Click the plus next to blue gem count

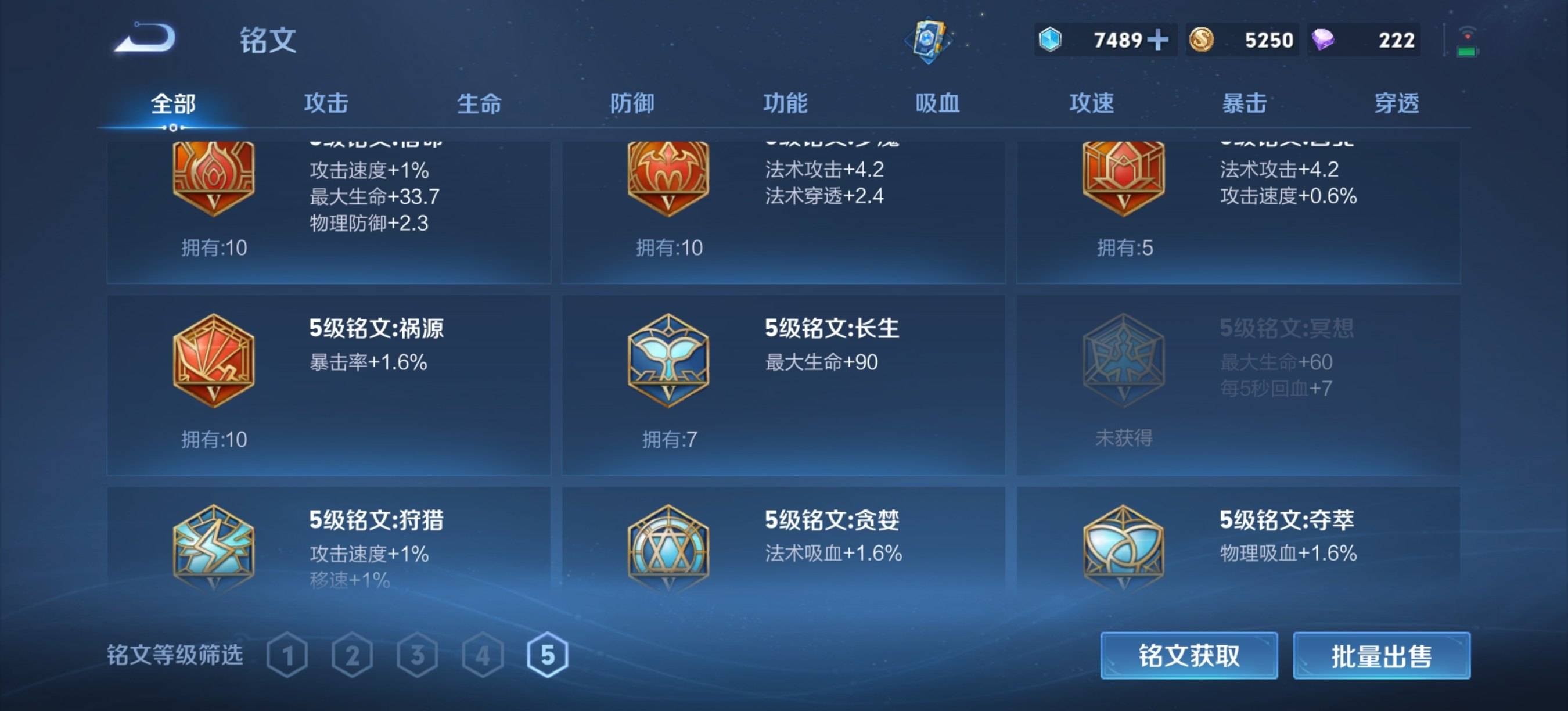click(x=1160, y=38)
